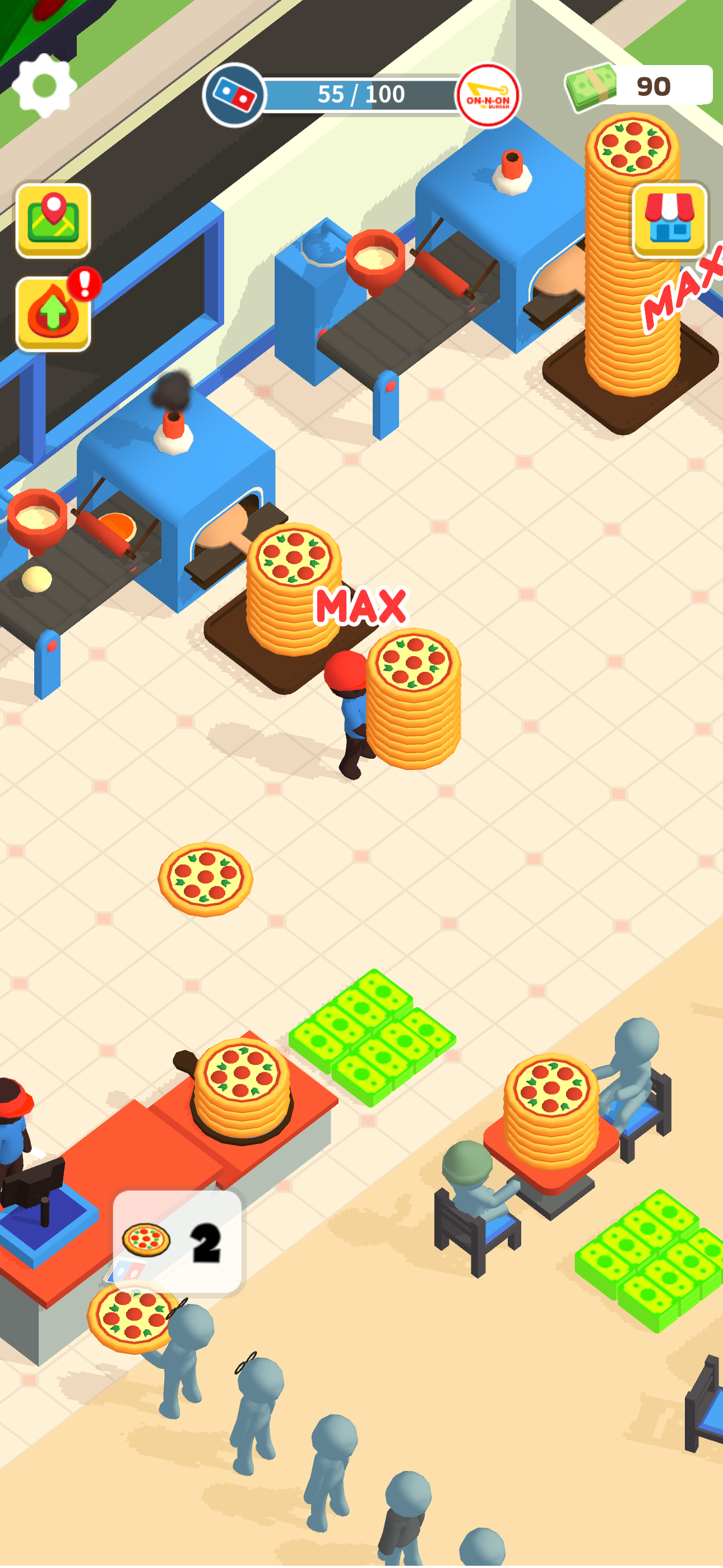The height and width of the screenshot is (1568, 723).
Task: Open the upgrades flame icon
Action: click(x=52, y=312)
